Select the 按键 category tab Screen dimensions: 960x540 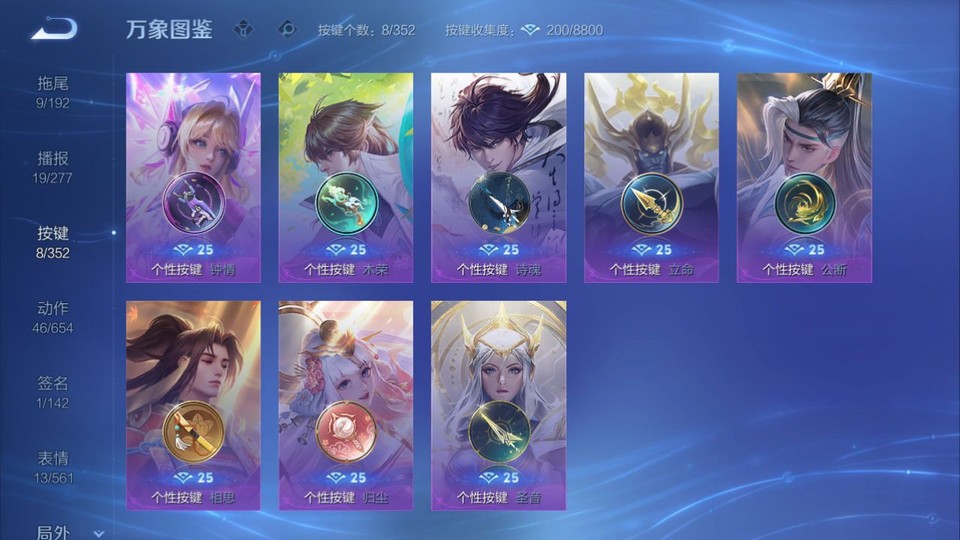coord(53,241)
